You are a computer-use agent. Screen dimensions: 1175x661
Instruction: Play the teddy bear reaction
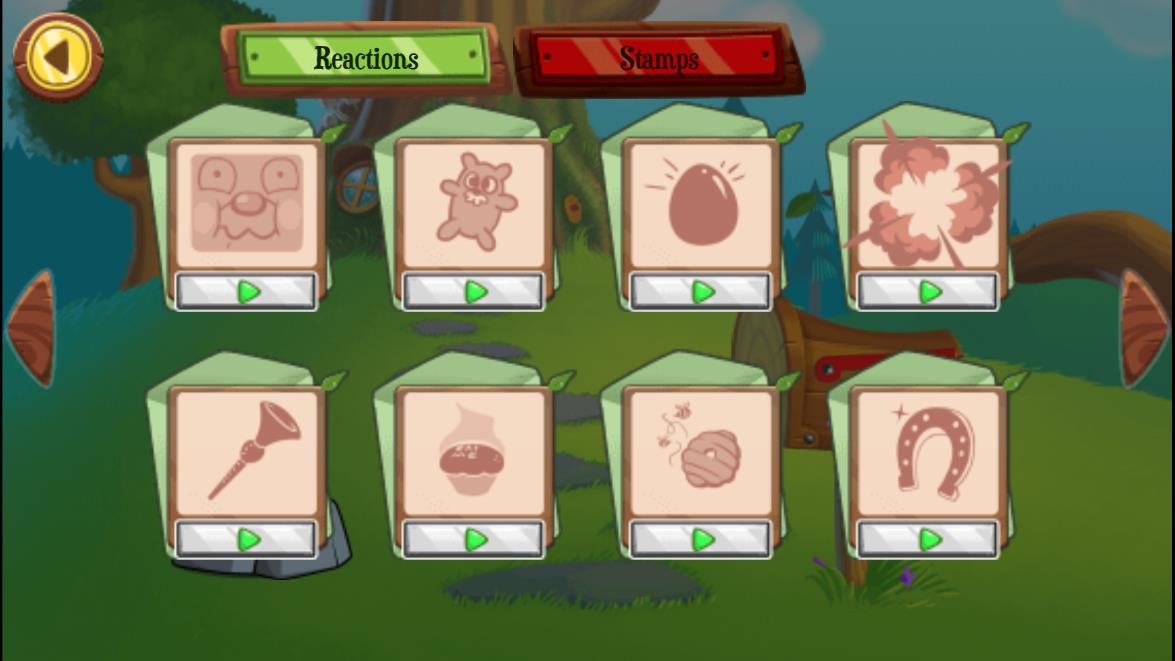[x=473, y=292]
